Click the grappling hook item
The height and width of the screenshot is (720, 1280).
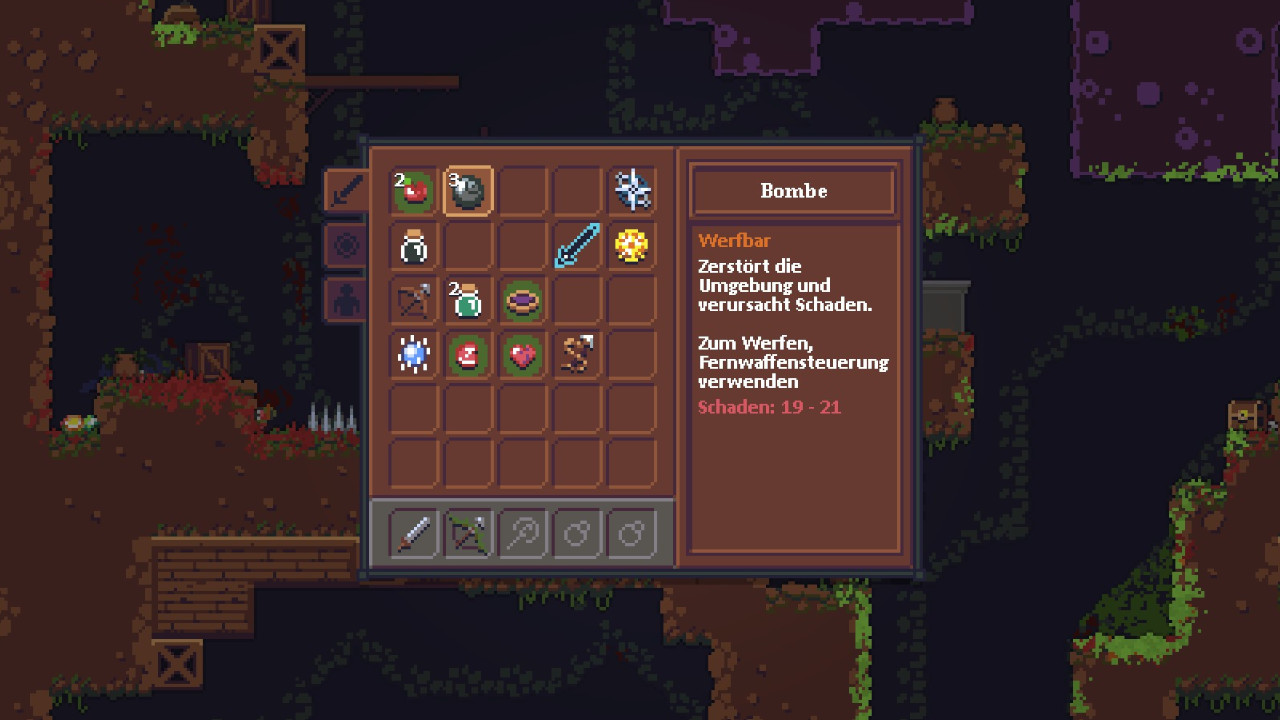pos(575,354)
